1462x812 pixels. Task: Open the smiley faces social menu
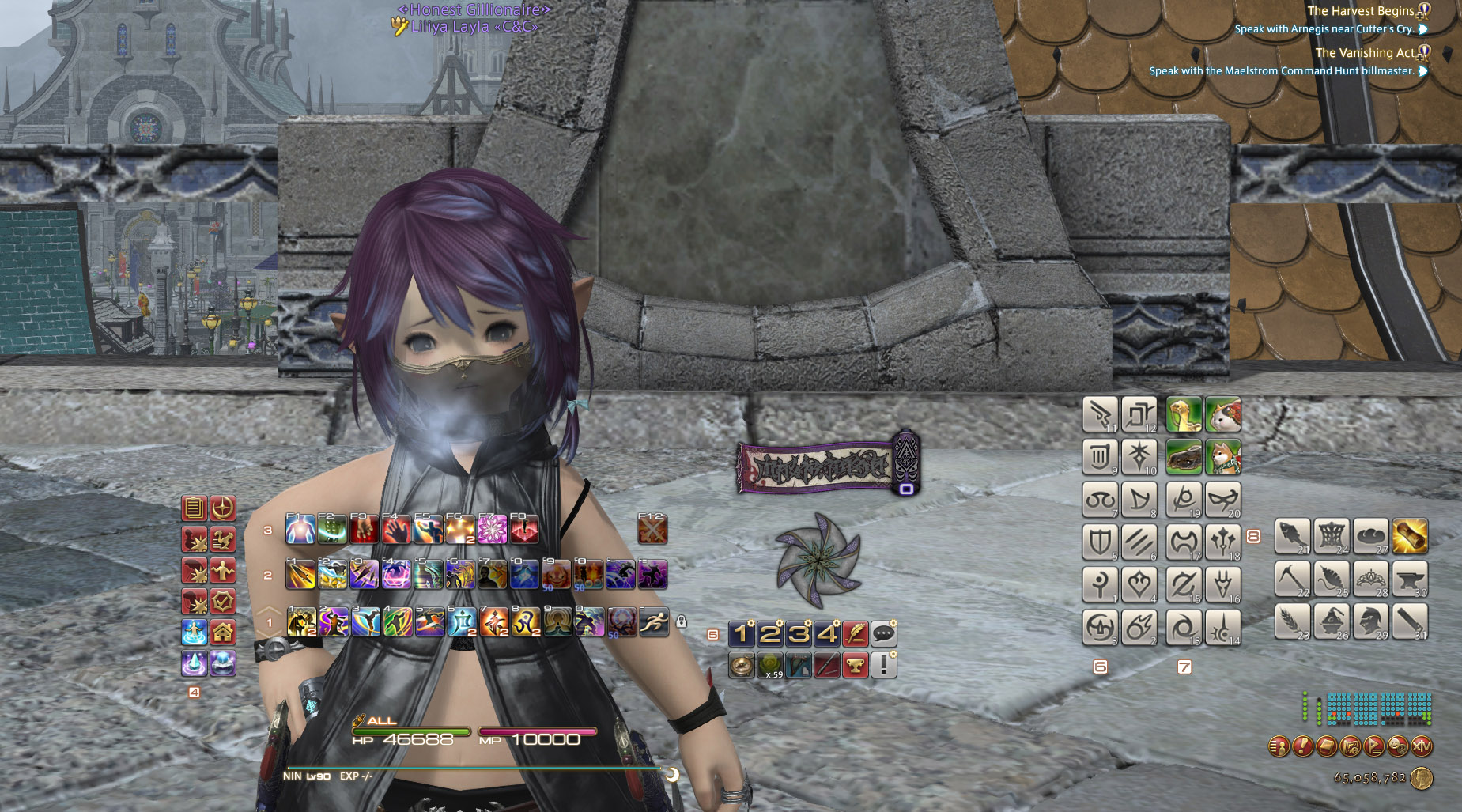1398,746
